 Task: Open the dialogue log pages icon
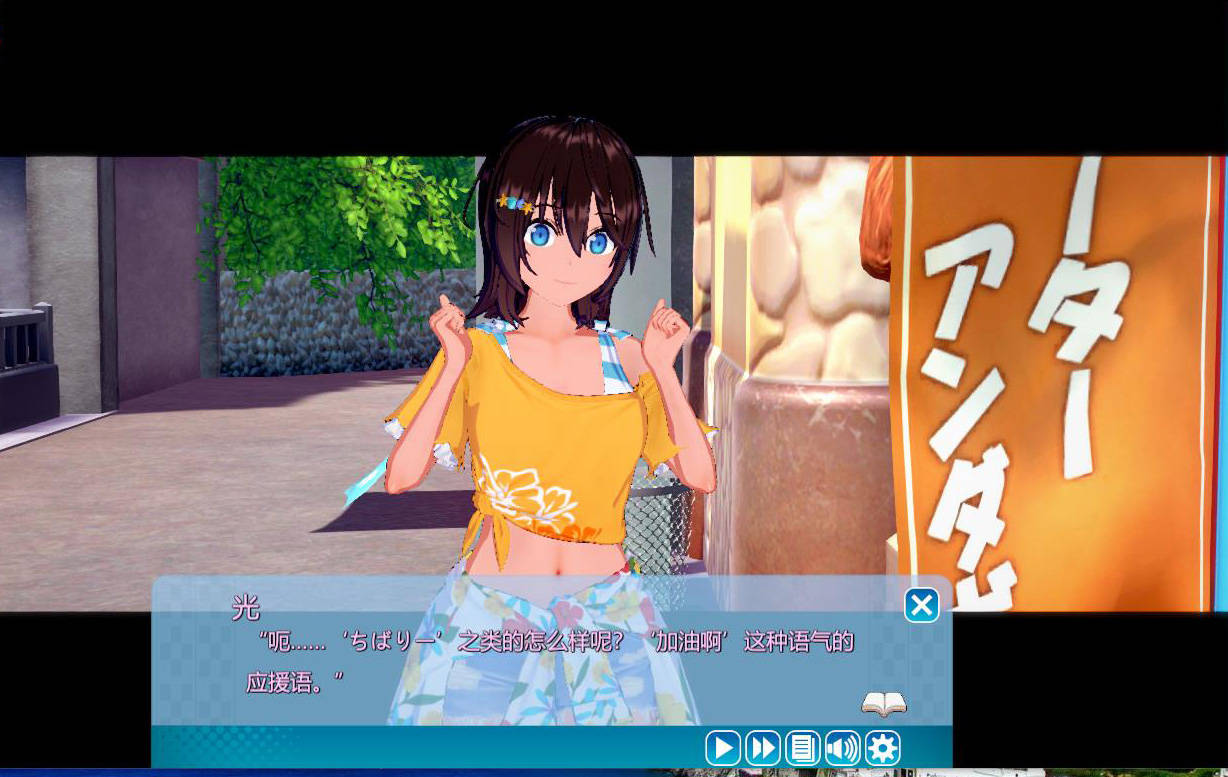(802, 748)
